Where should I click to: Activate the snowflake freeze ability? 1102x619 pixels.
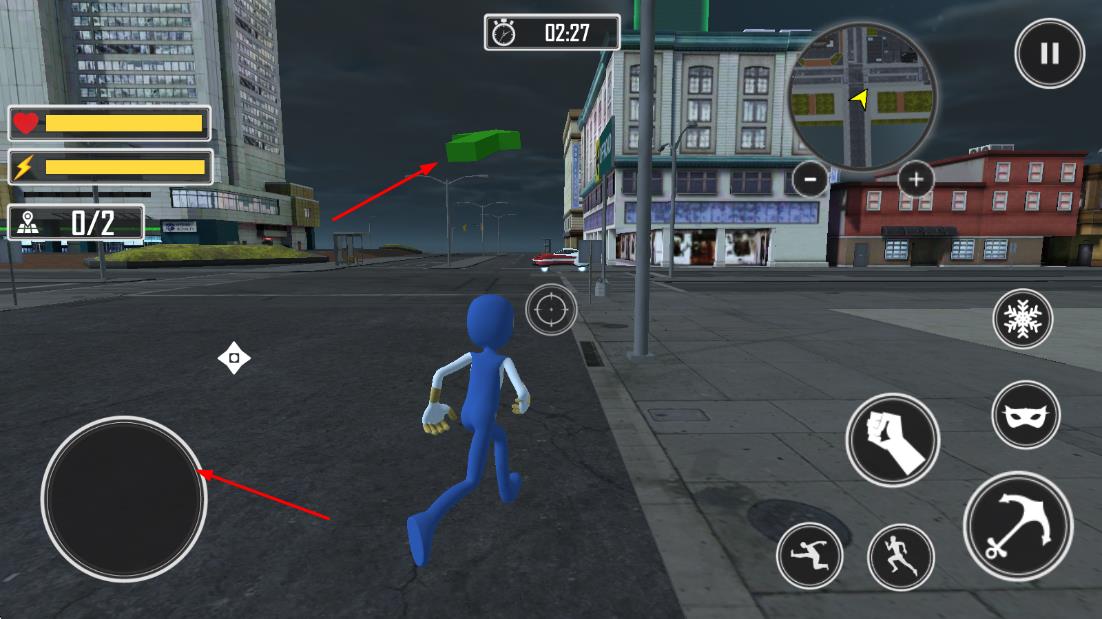point(1022,319)
